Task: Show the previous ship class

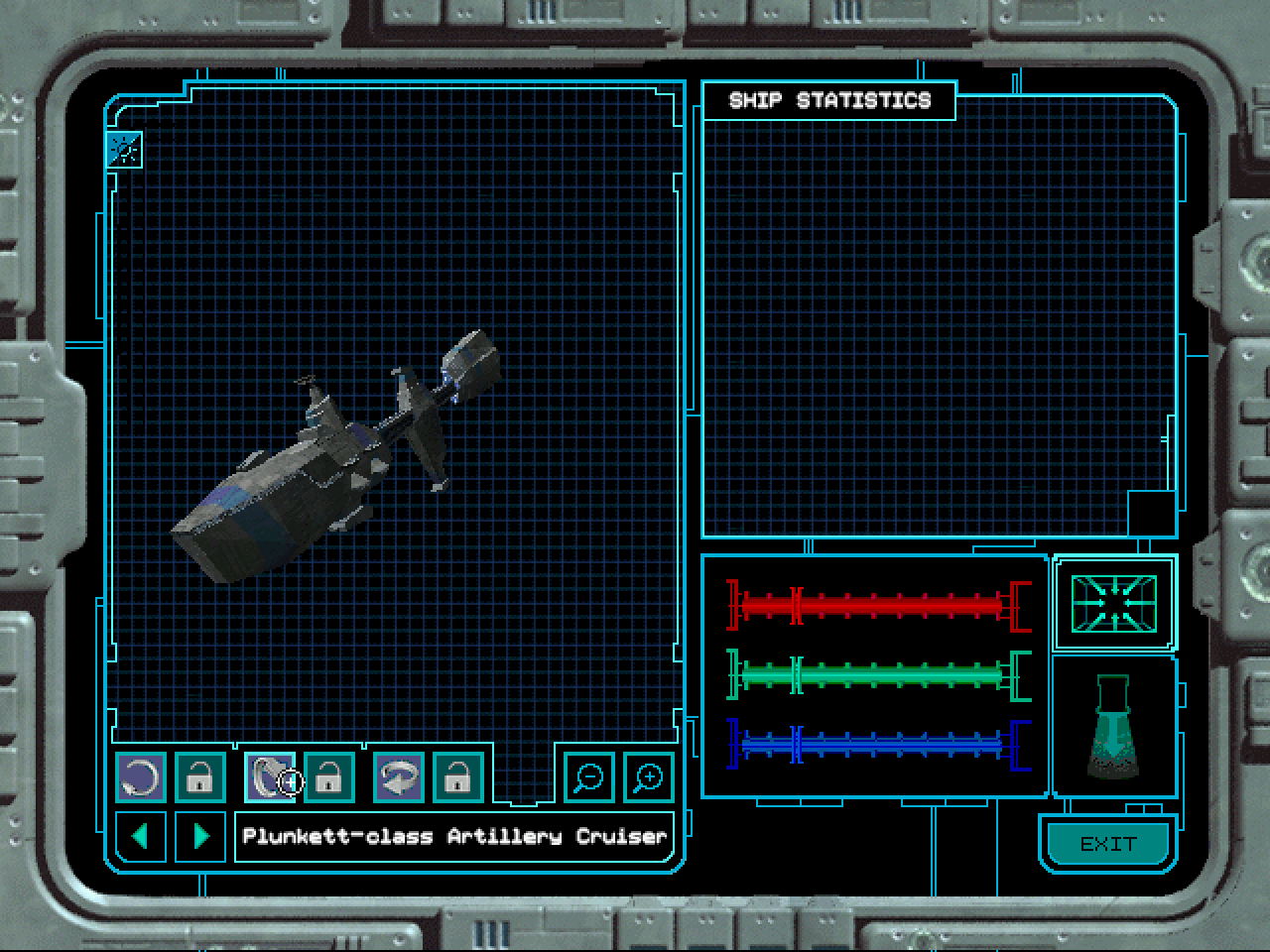Action: [x=141, y=836]
